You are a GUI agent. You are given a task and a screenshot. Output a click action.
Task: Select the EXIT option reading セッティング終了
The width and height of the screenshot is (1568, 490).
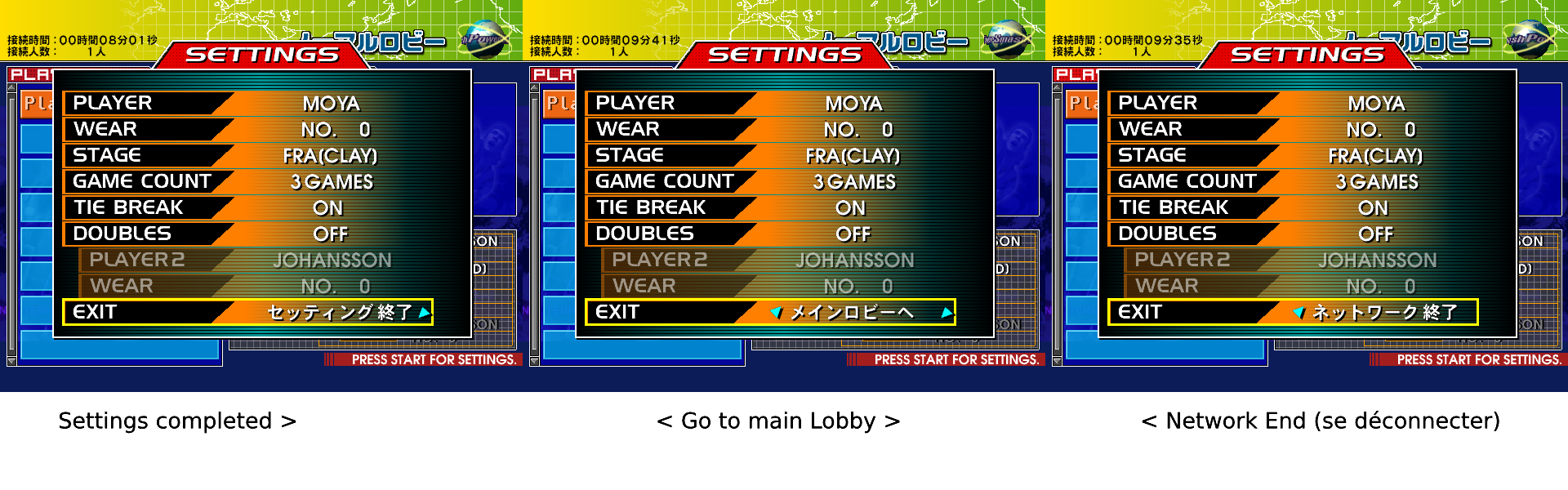point(340,312)
